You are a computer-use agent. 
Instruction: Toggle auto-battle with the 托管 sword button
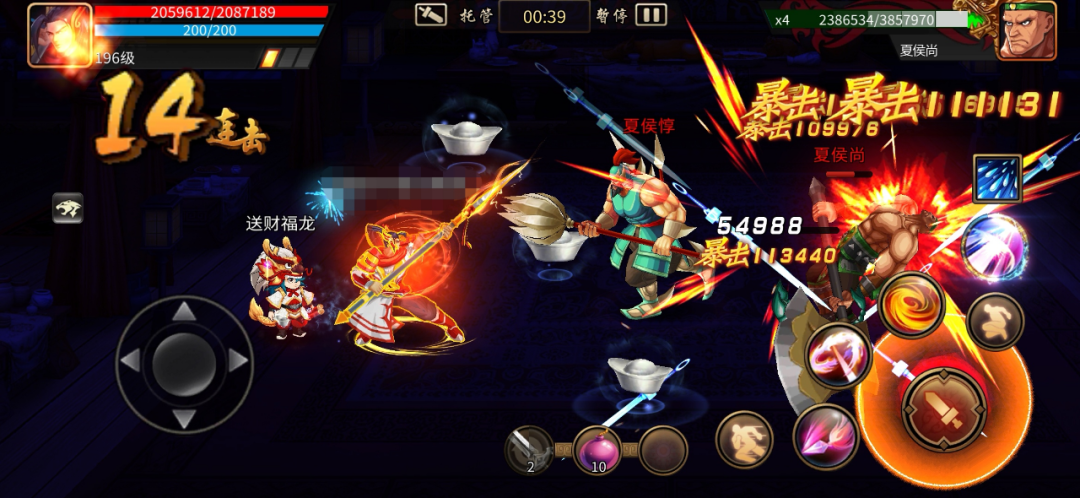click(432, 15)
